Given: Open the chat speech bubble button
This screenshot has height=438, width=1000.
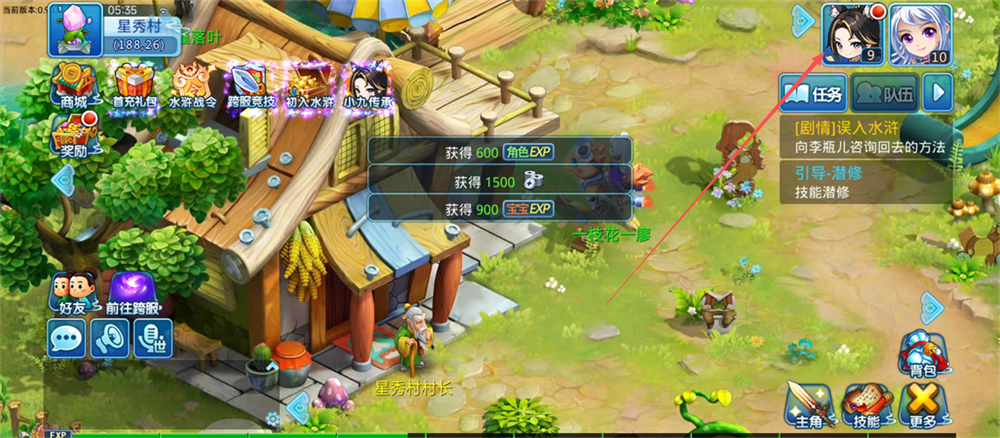Looking at the screenshot, I should [x=67, y=339].
